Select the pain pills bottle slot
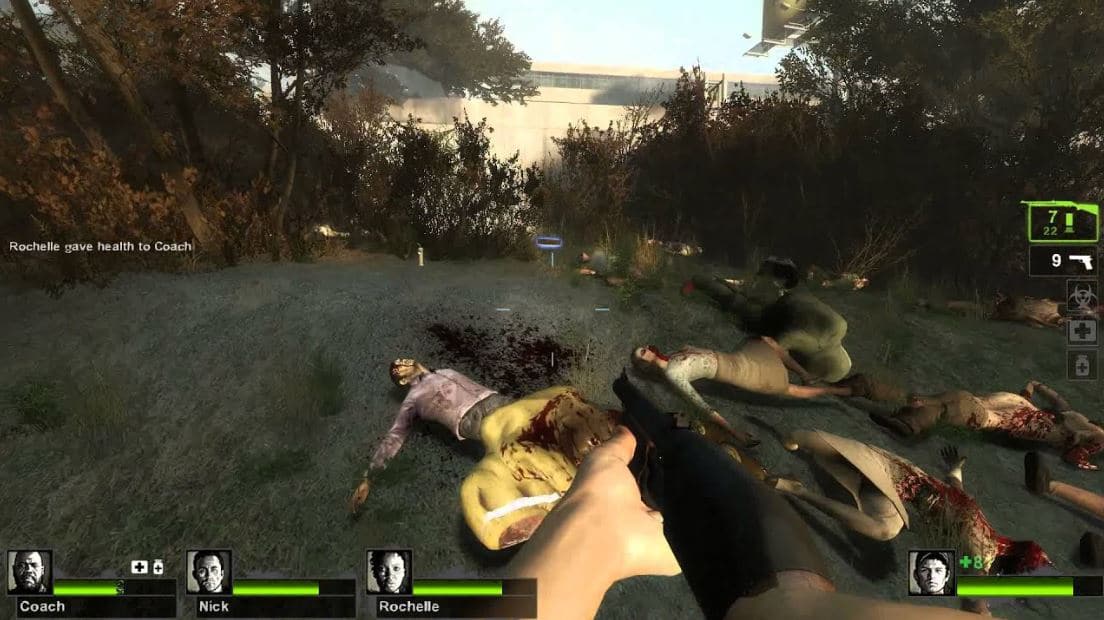 coord(1081,365)
